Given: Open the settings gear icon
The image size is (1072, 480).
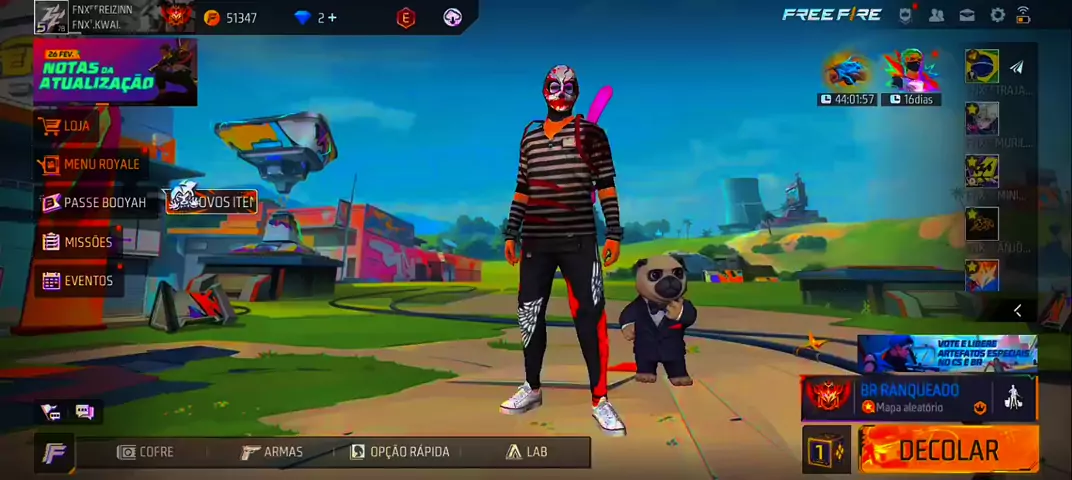Looking at the screenshot, I should tap(997, 15).
